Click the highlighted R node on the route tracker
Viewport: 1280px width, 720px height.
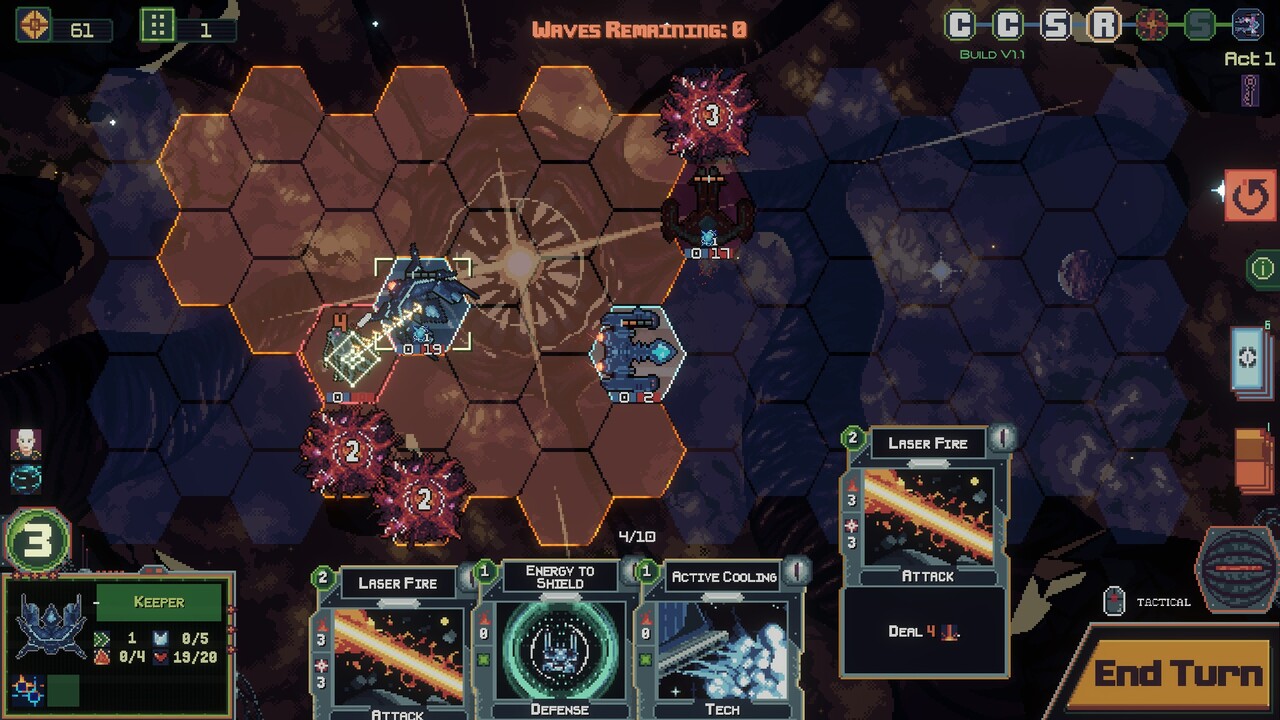click(x=1103, y=25)
